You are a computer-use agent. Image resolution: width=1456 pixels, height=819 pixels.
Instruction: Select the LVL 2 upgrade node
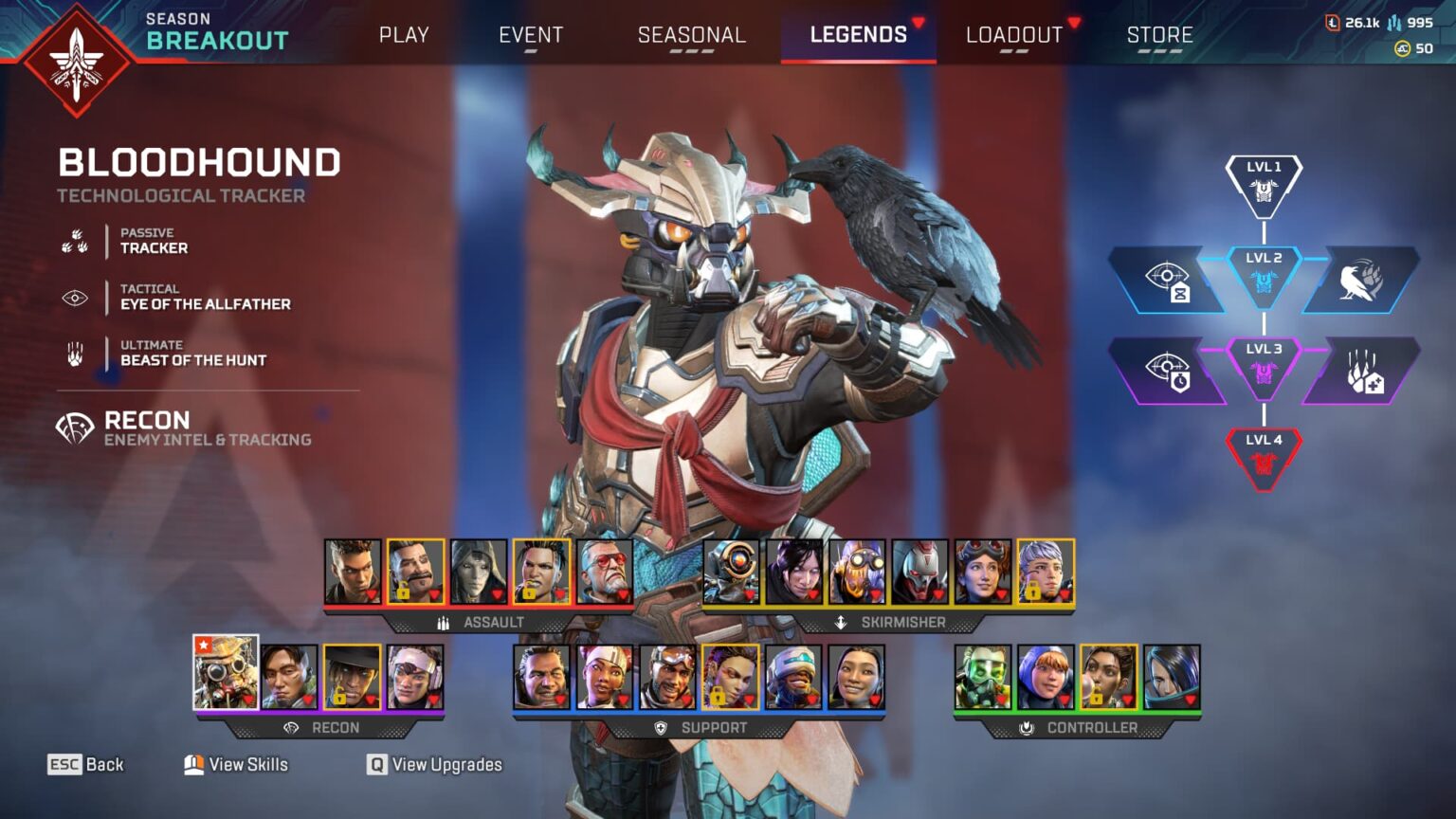[x=1264, y=275]
